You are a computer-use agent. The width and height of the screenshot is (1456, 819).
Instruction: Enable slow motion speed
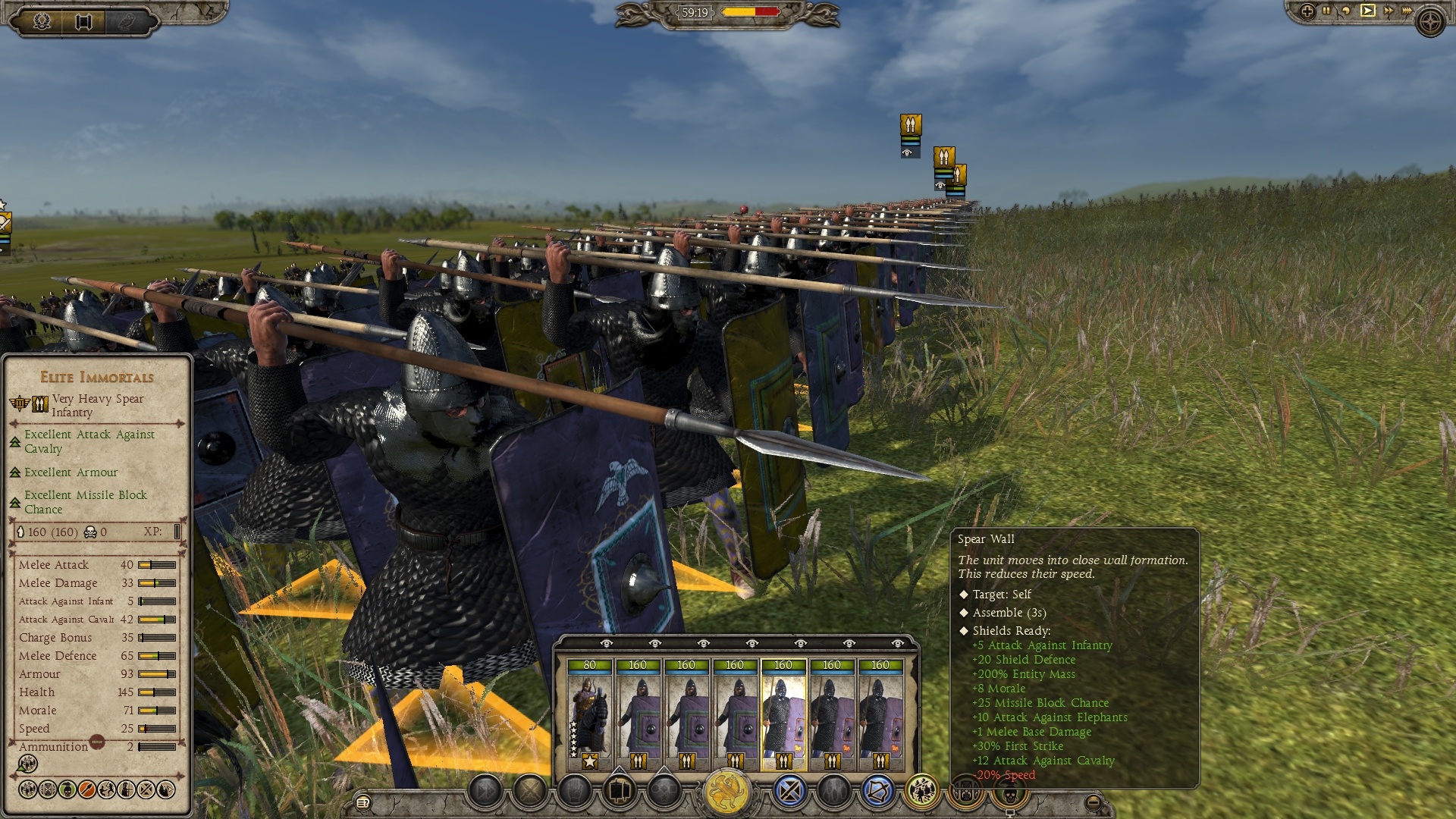(1346, 11)
